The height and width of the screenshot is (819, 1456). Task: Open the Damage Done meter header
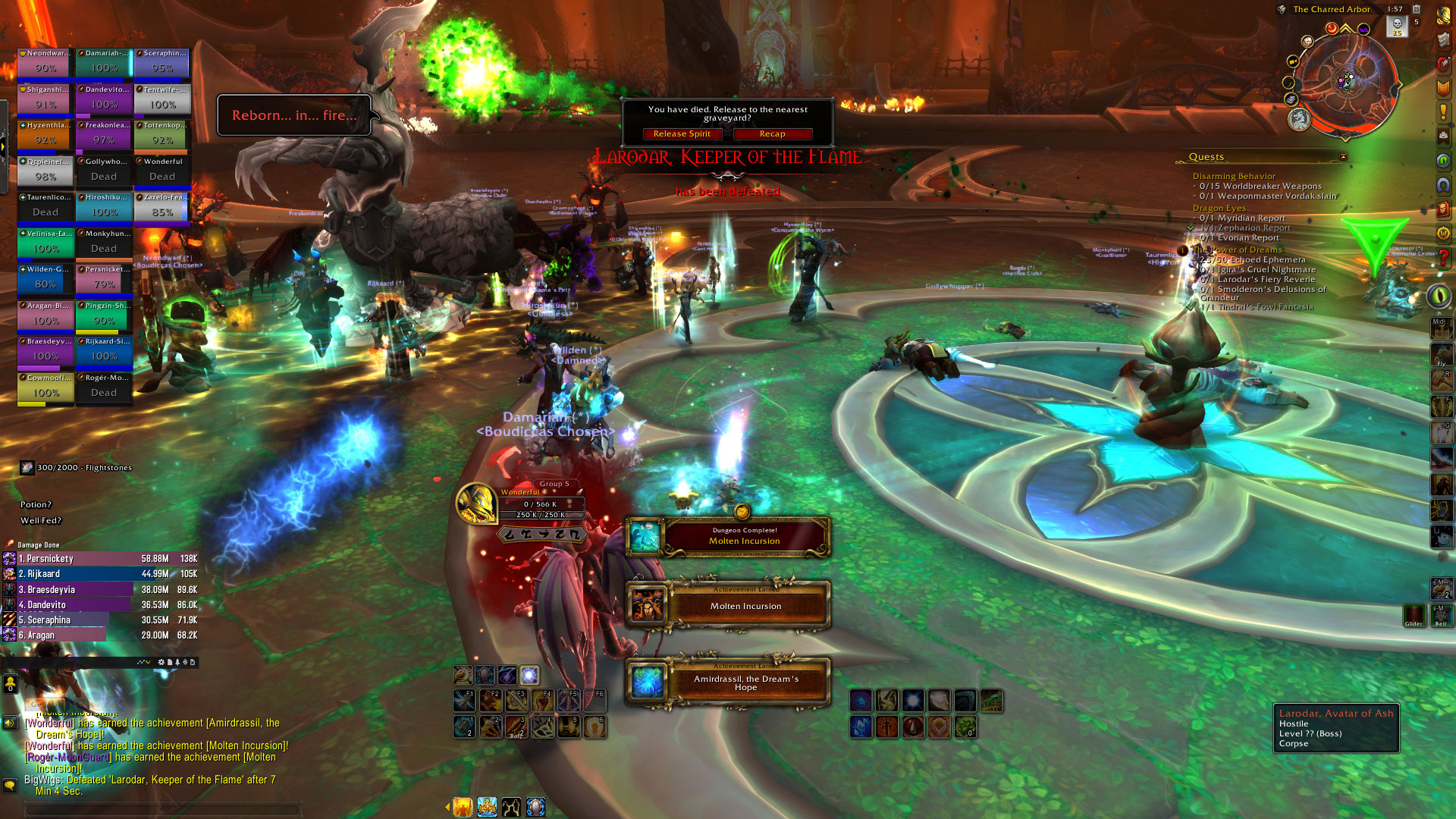[39, 545]
